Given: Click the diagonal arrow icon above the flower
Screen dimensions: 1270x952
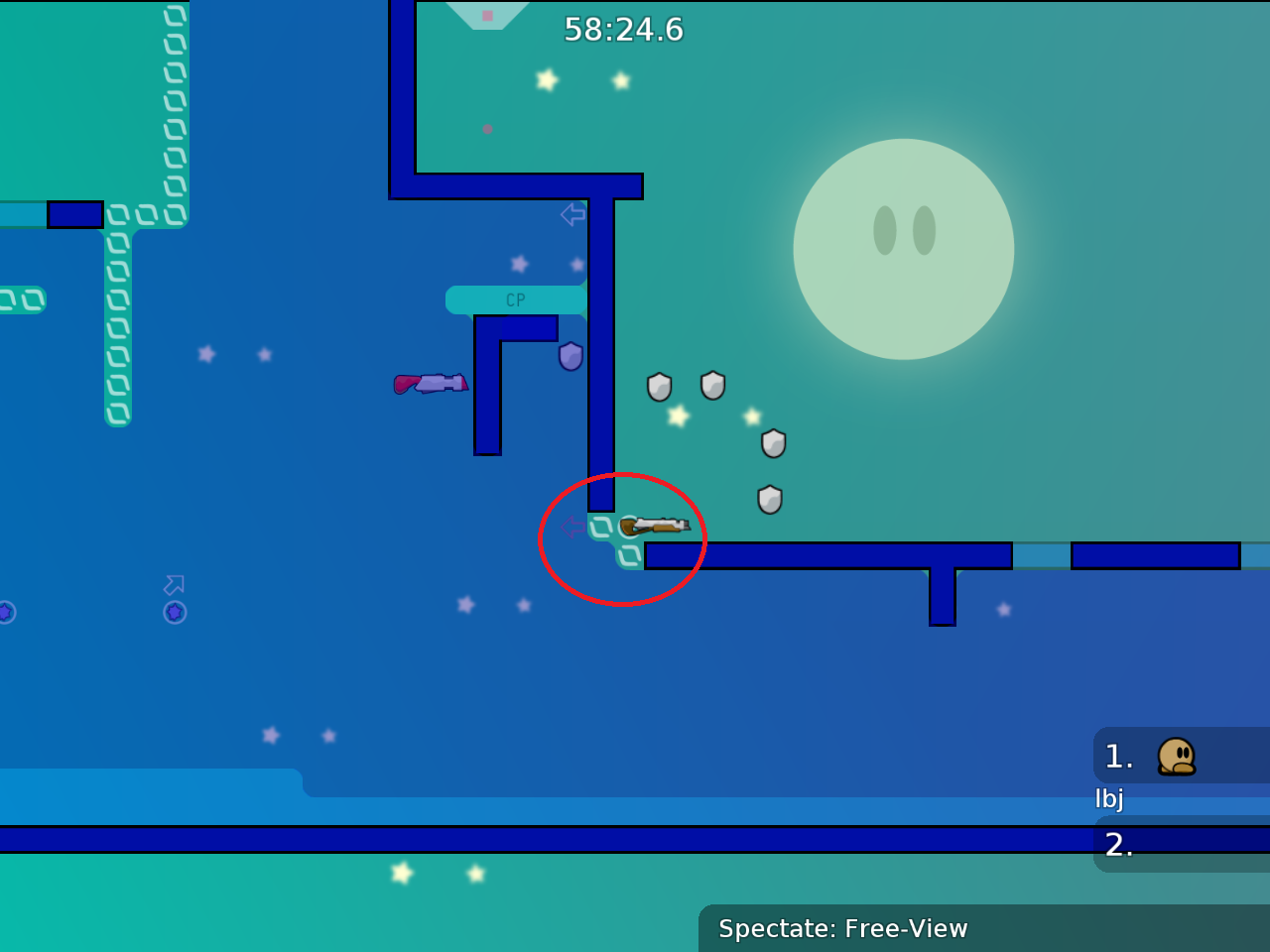Looking at the screenshot, I should point(175,585).
